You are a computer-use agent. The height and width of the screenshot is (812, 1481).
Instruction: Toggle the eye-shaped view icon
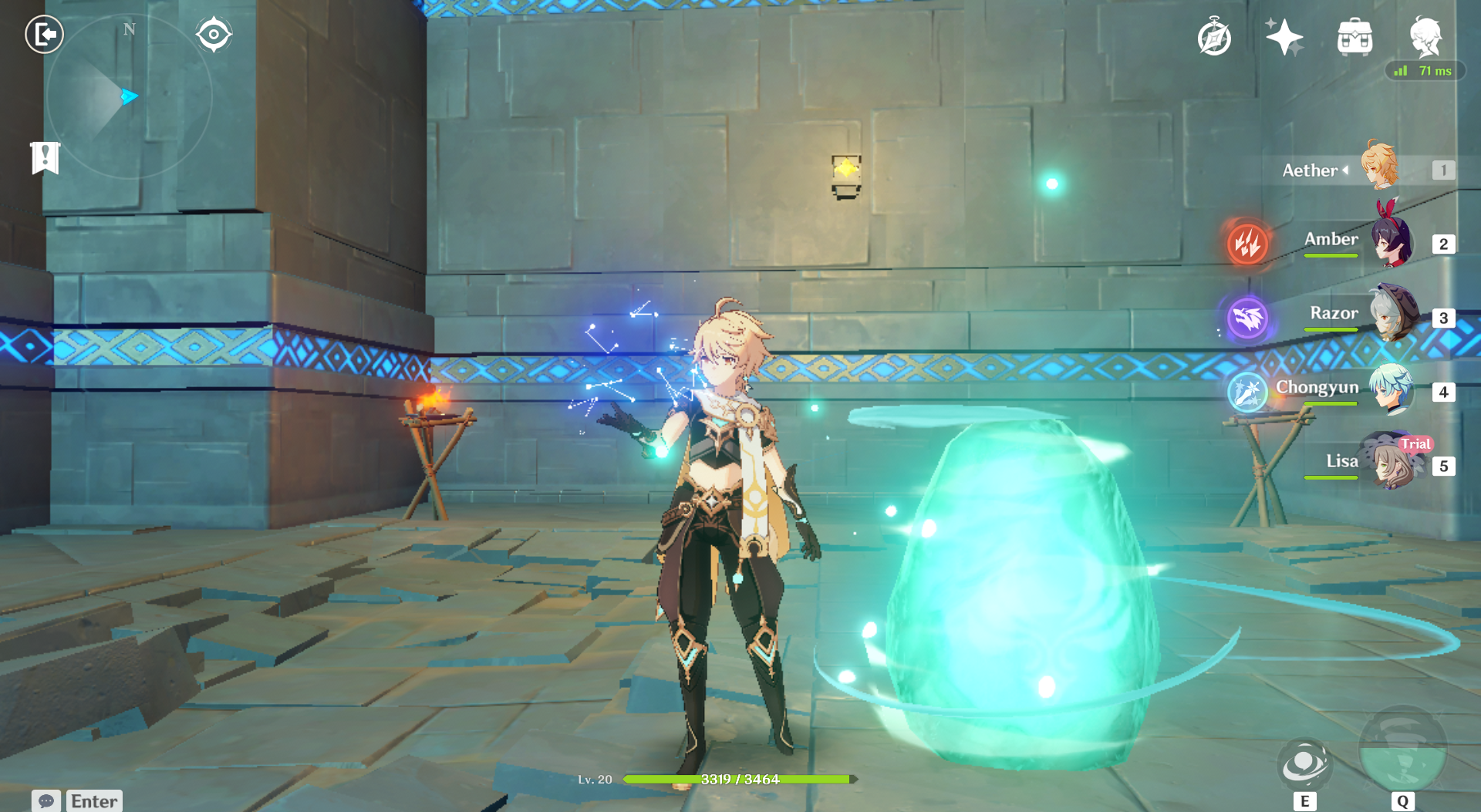(214, 35)
